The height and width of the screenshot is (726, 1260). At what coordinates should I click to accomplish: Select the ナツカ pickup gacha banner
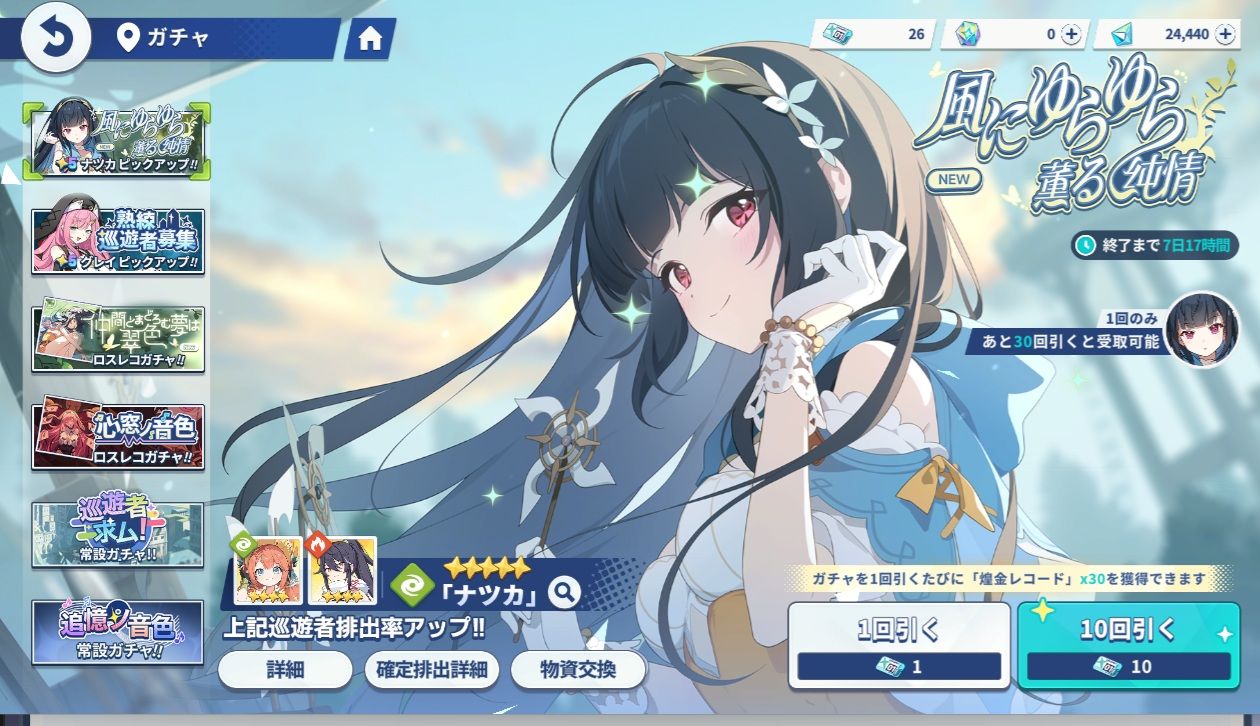[x=118, y=141]
